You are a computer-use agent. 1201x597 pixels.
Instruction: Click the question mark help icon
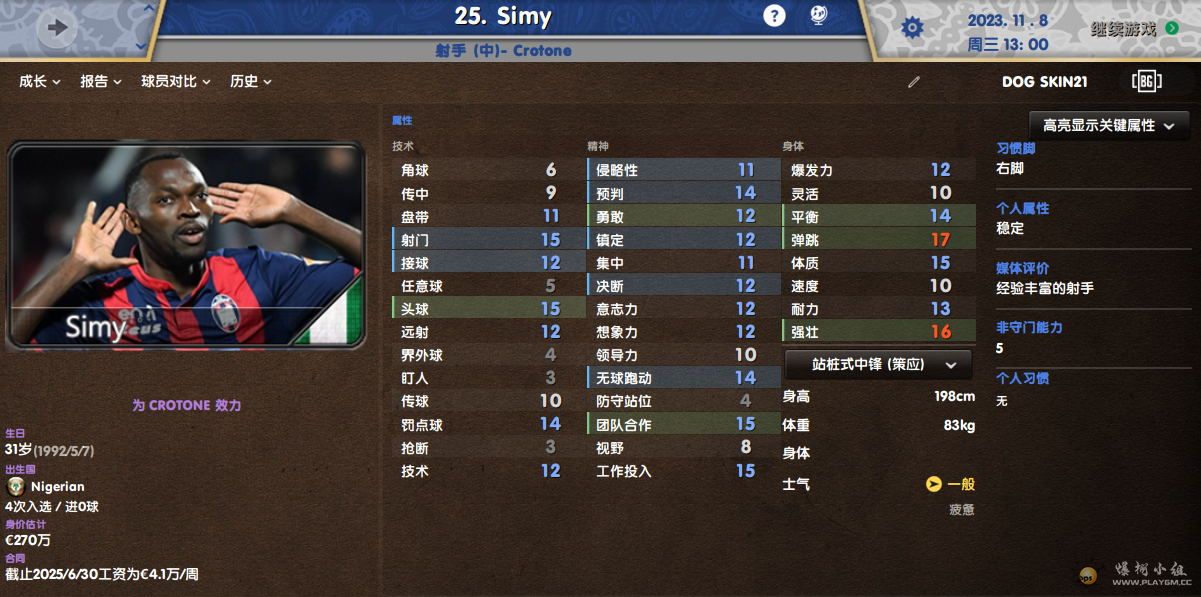[x=774, y=16]
